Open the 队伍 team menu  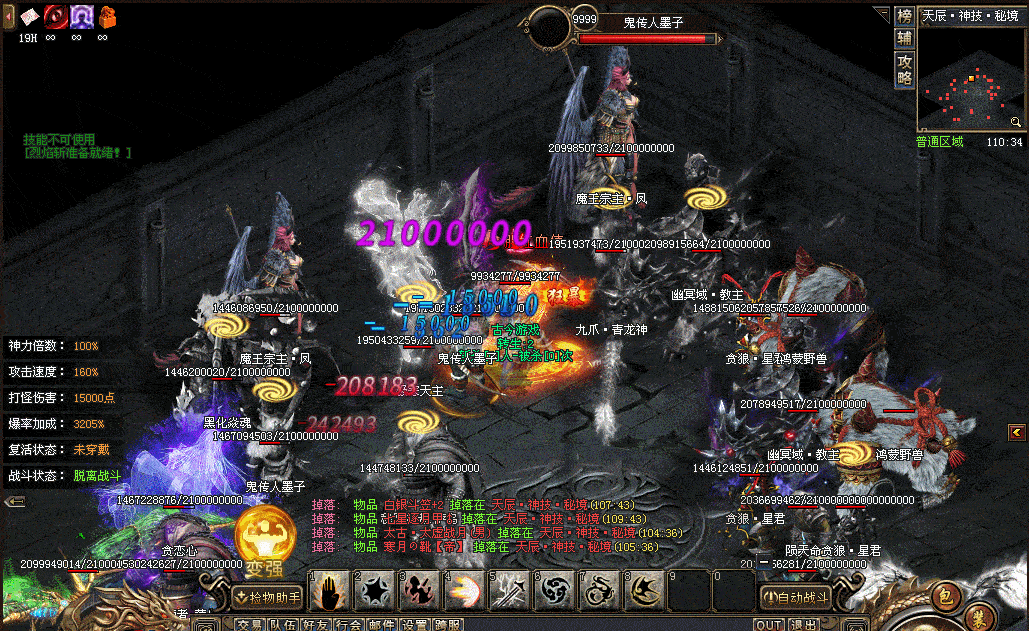point(282,624)
